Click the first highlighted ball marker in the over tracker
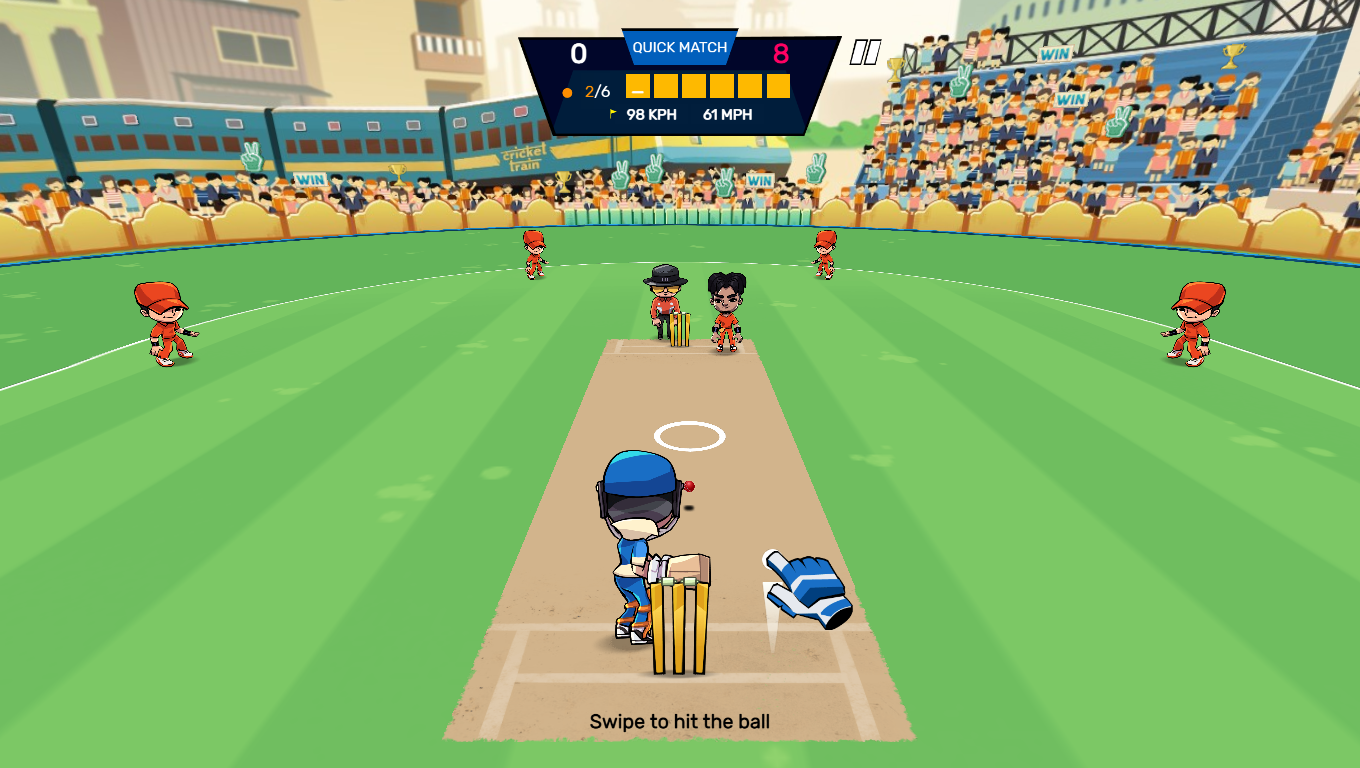Viewport: 1360px width, 768px height. click(637, 88)
